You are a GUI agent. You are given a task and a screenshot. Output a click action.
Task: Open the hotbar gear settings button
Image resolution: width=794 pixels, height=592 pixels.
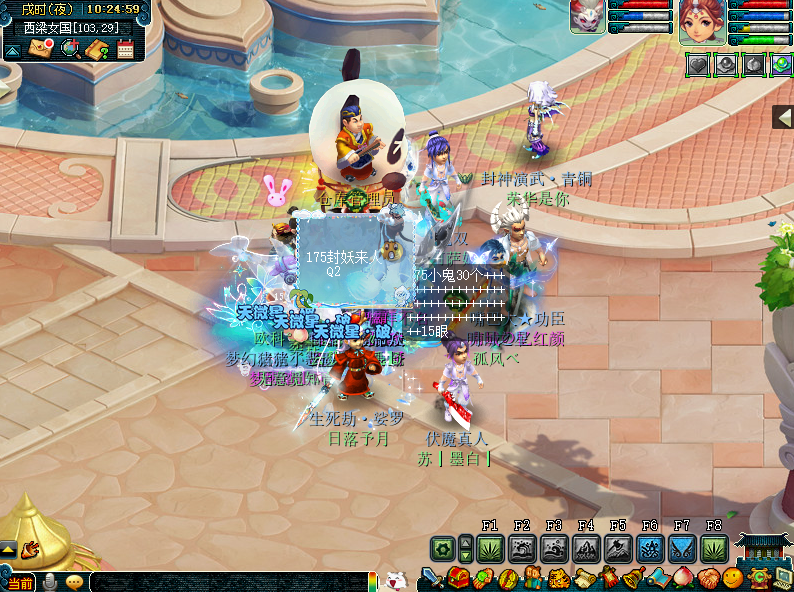click(443, 548)
